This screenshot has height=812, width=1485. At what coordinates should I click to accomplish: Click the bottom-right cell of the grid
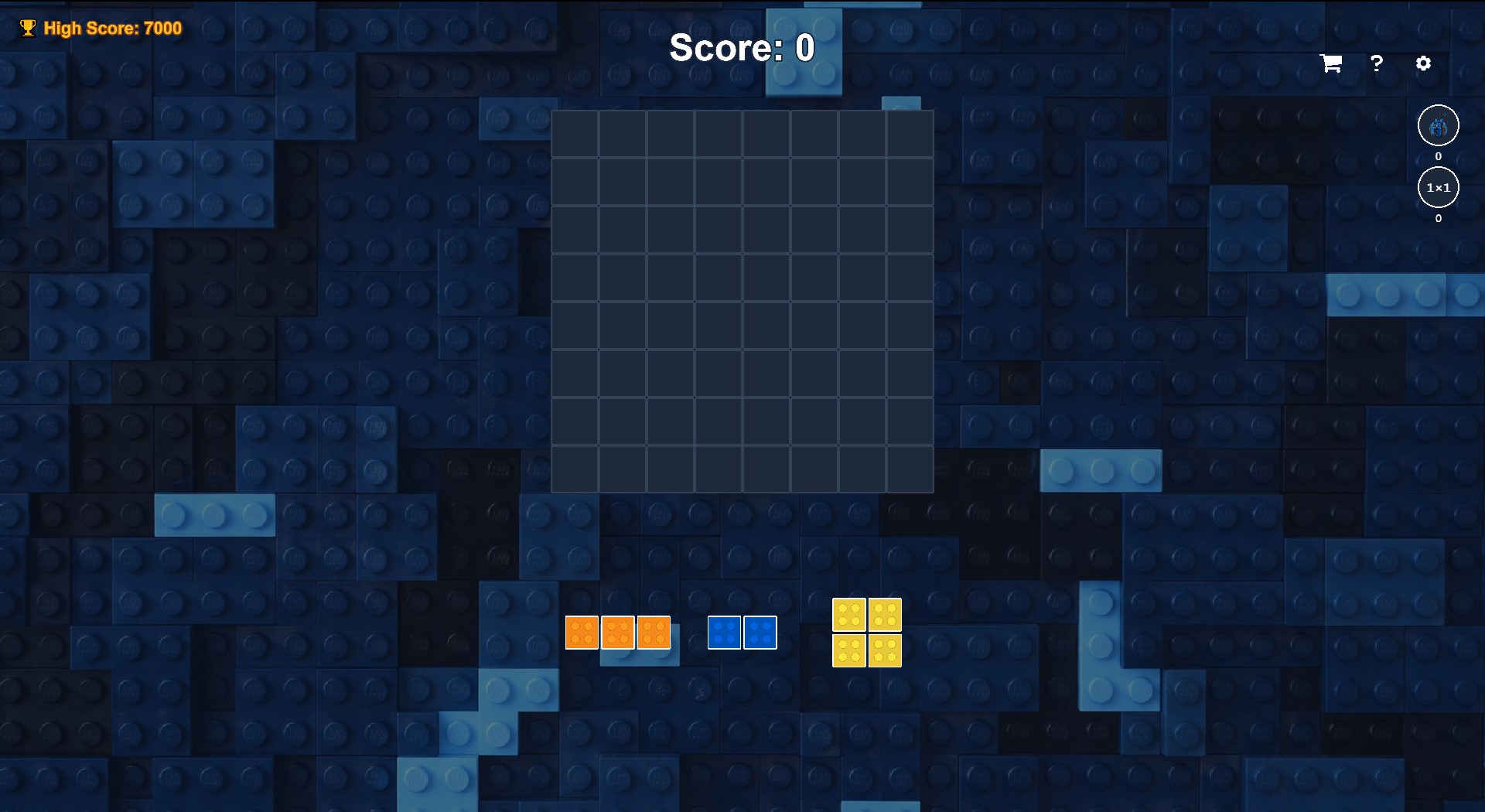910,467
